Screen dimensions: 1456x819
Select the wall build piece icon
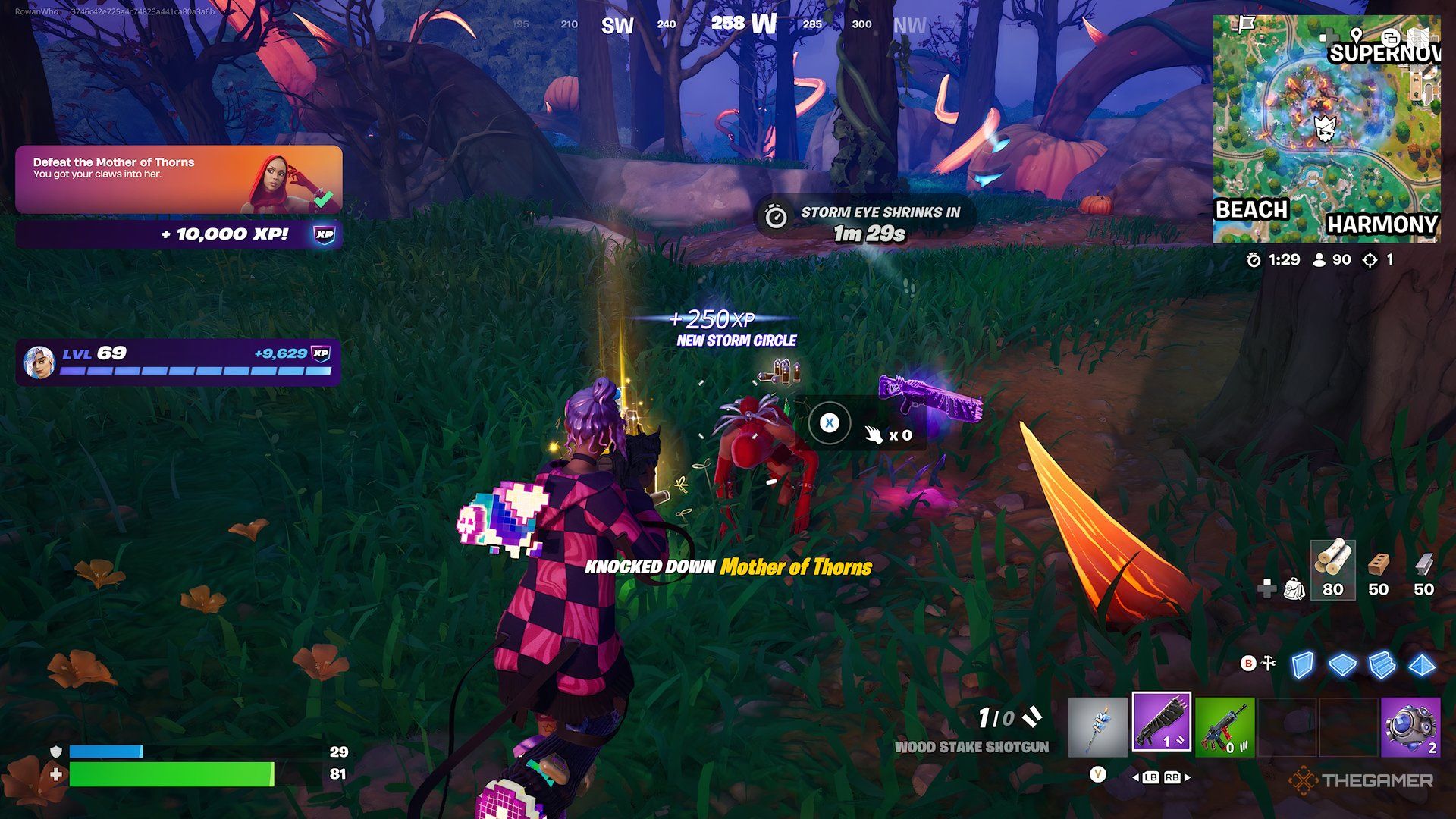[1303, 666]
